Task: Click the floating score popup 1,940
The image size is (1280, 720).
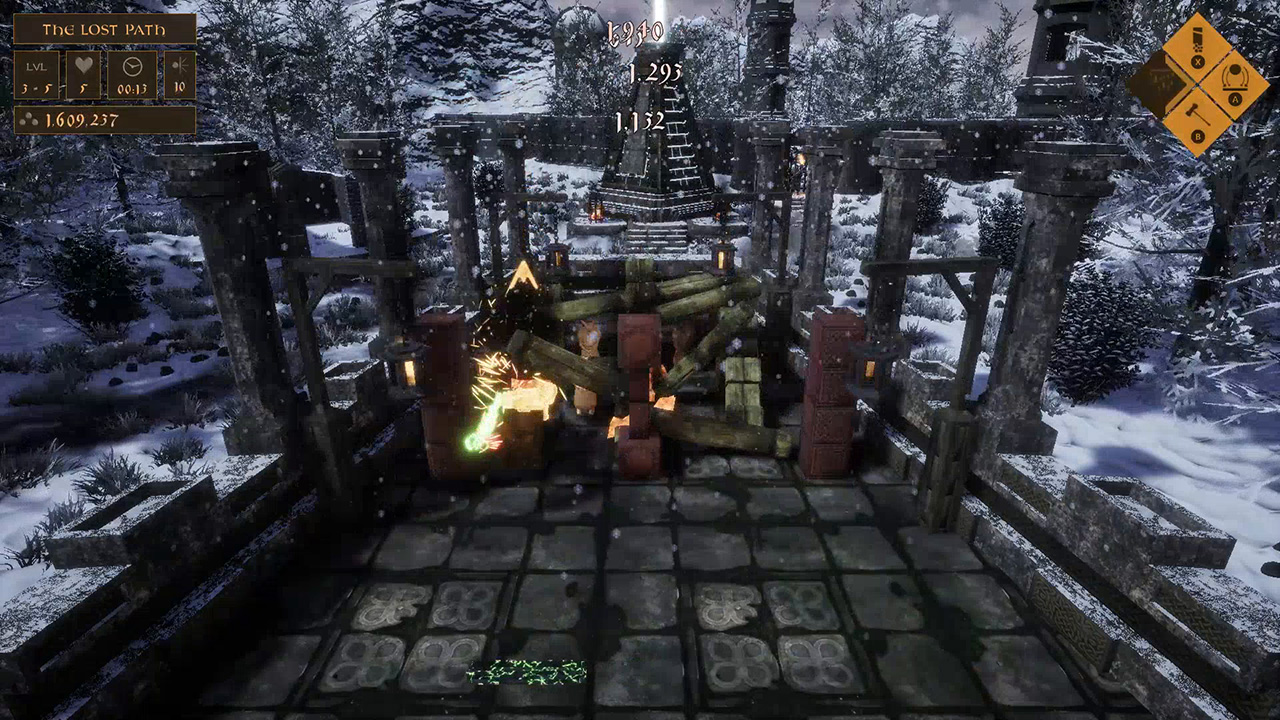Action: (x=637, y=32)
